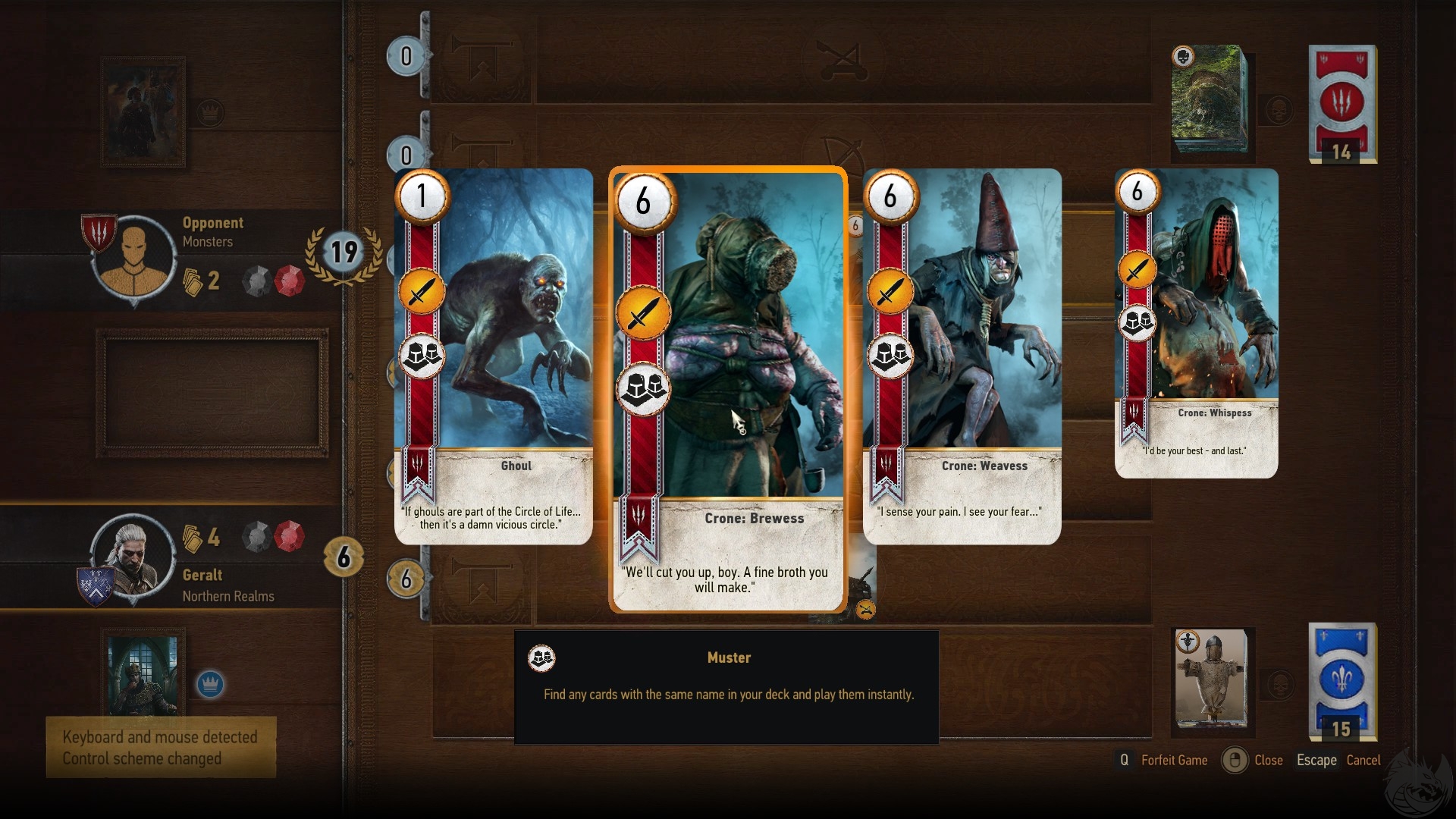Click the Forfeit Game option
The width and height of the screenshot is (1456, 819).
coord(1173,760)
